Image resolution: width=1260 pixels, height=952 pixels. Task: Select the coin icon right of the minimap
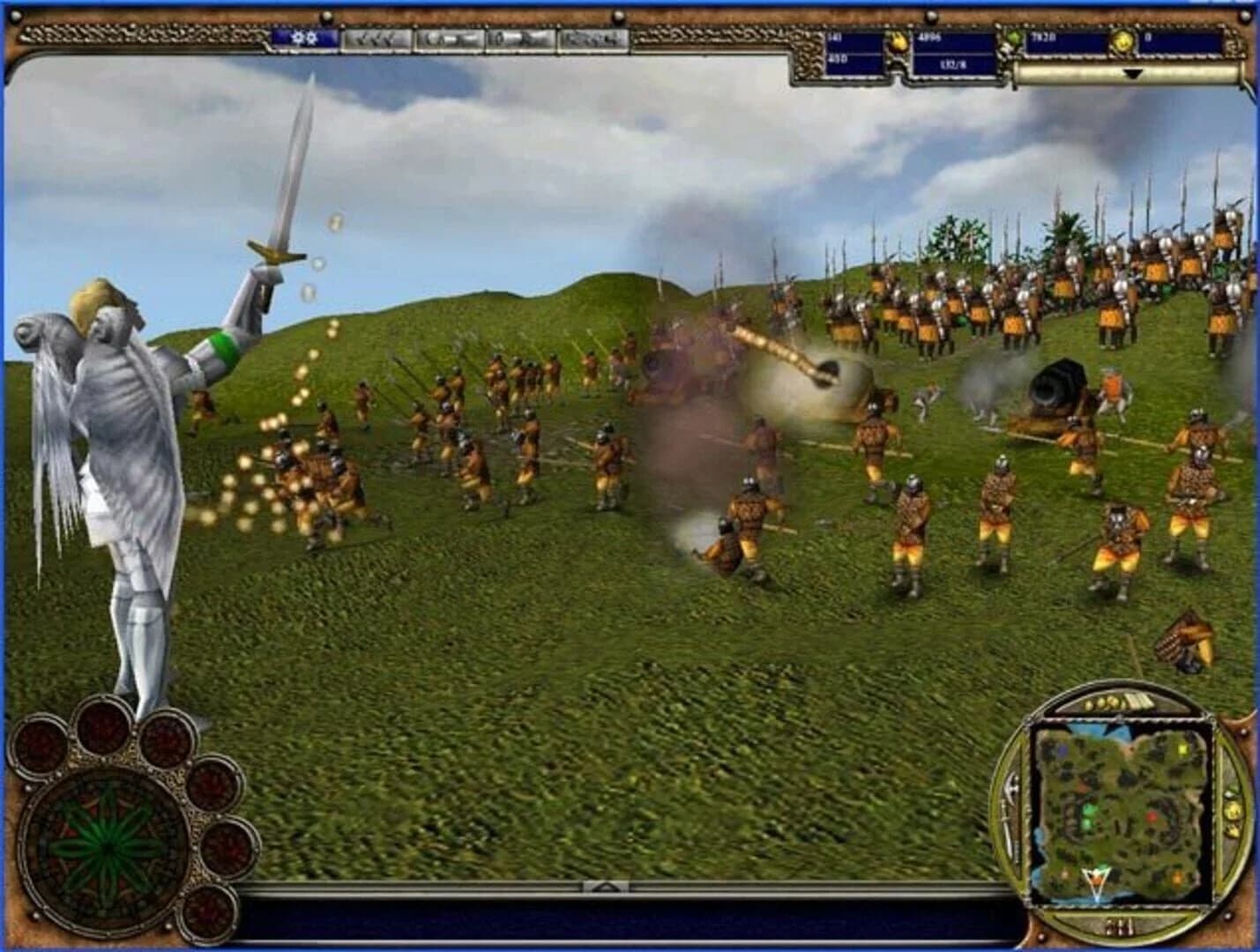coord(1233,809)
